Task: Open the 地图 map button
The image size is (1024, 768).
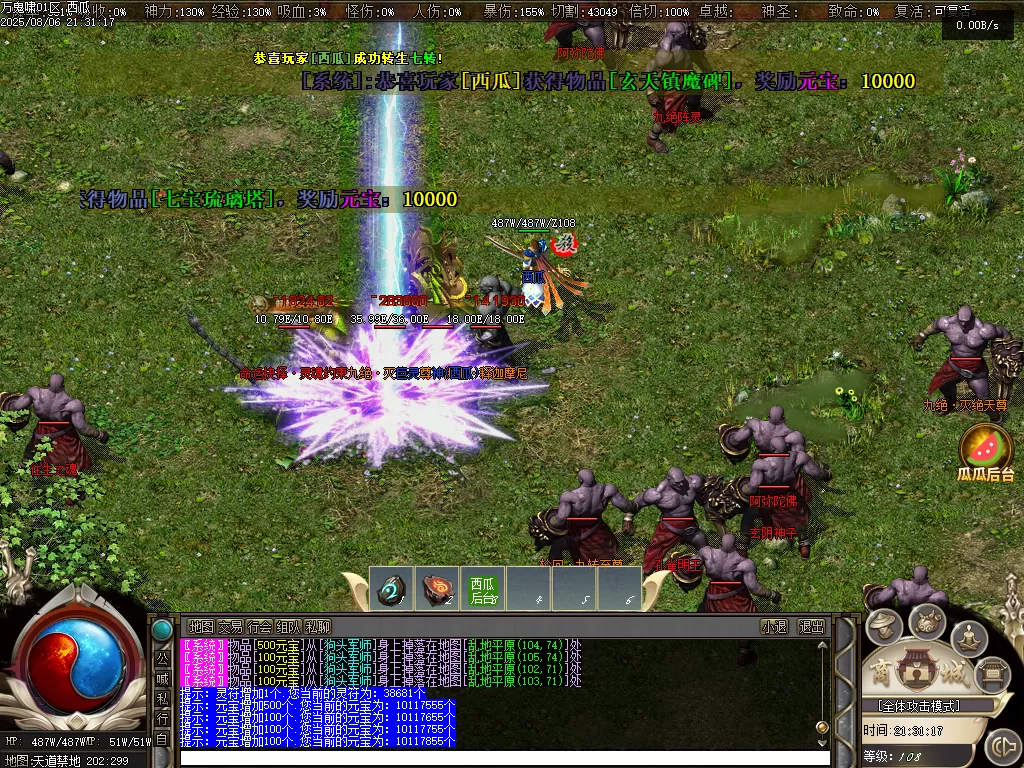Action: point(201,626)
